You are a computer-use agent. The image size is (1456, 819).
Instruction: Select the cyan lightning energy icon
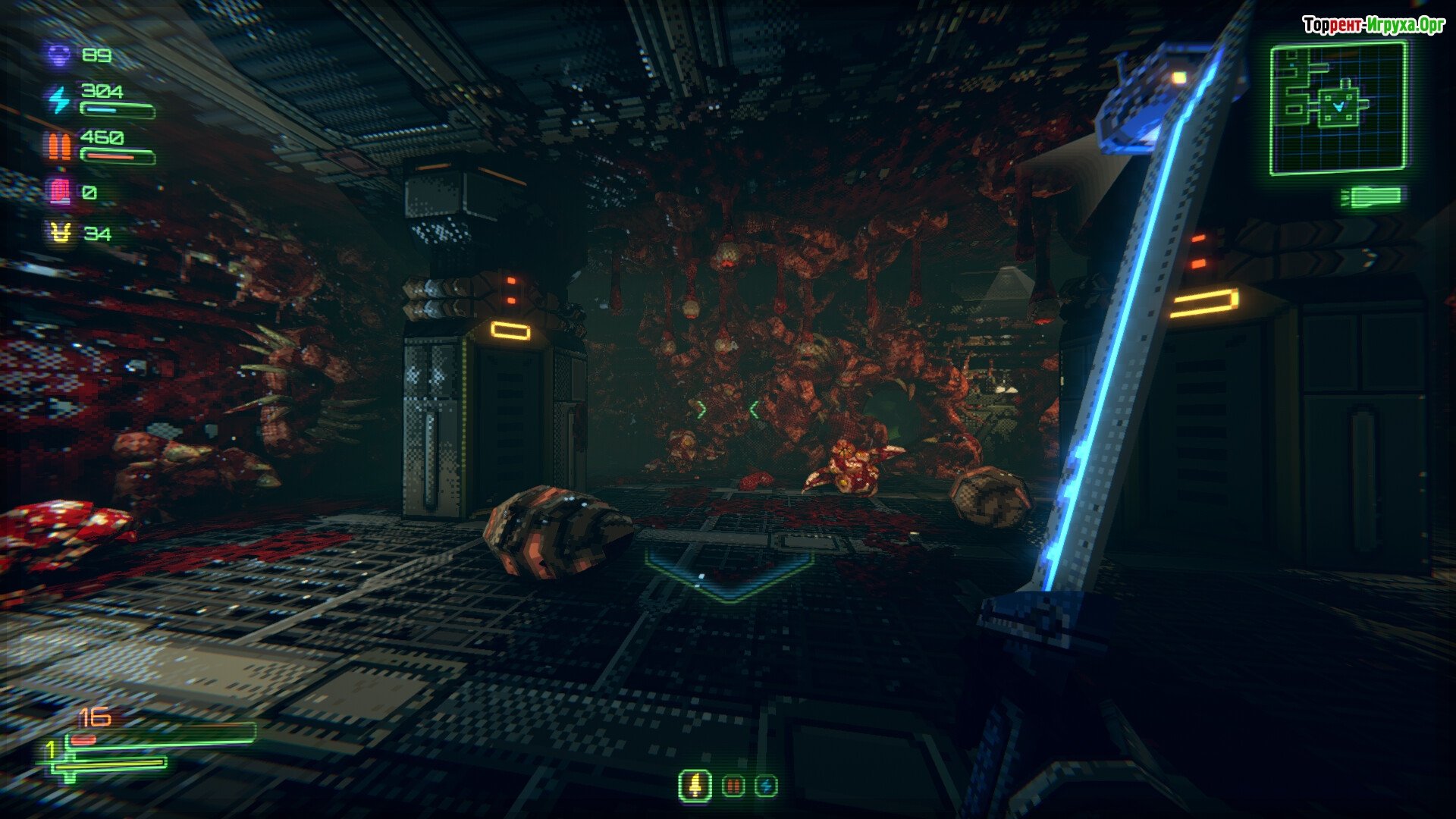[59, 99]
